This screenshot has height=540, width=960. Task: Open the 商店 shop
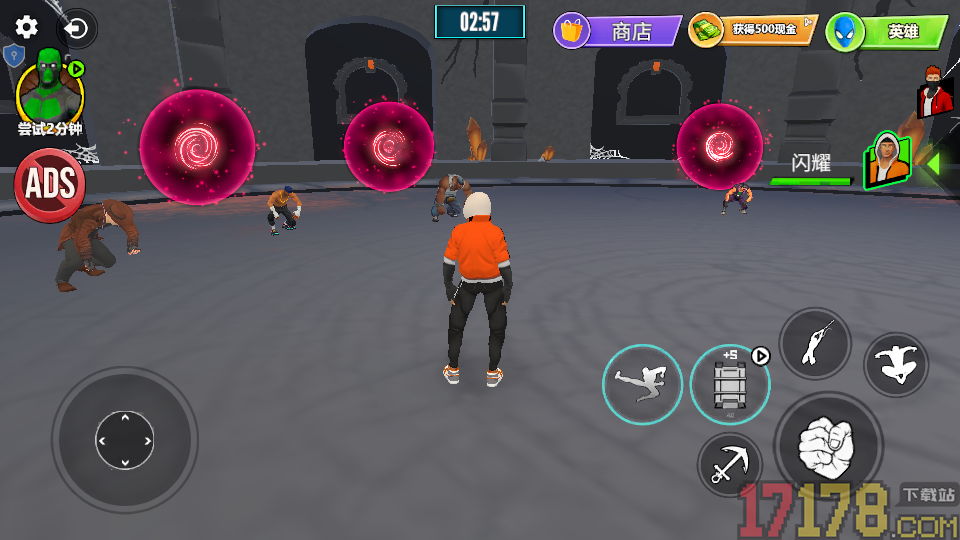pos(618,31)
